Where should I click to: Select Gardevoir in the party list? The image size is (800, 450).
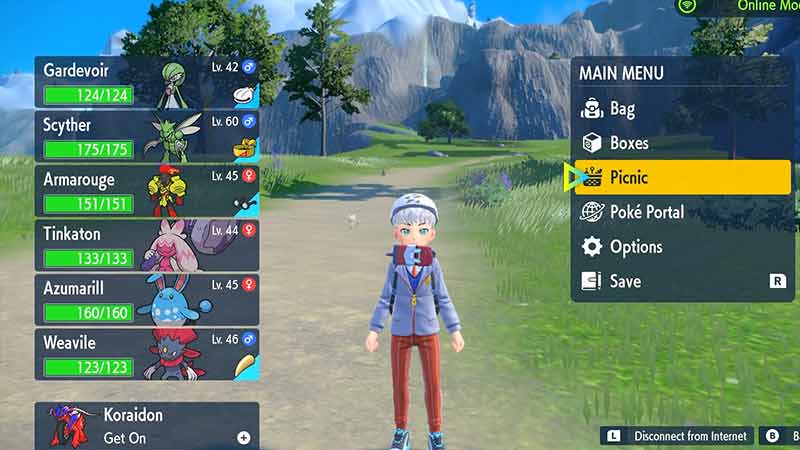tap(147, 82)
